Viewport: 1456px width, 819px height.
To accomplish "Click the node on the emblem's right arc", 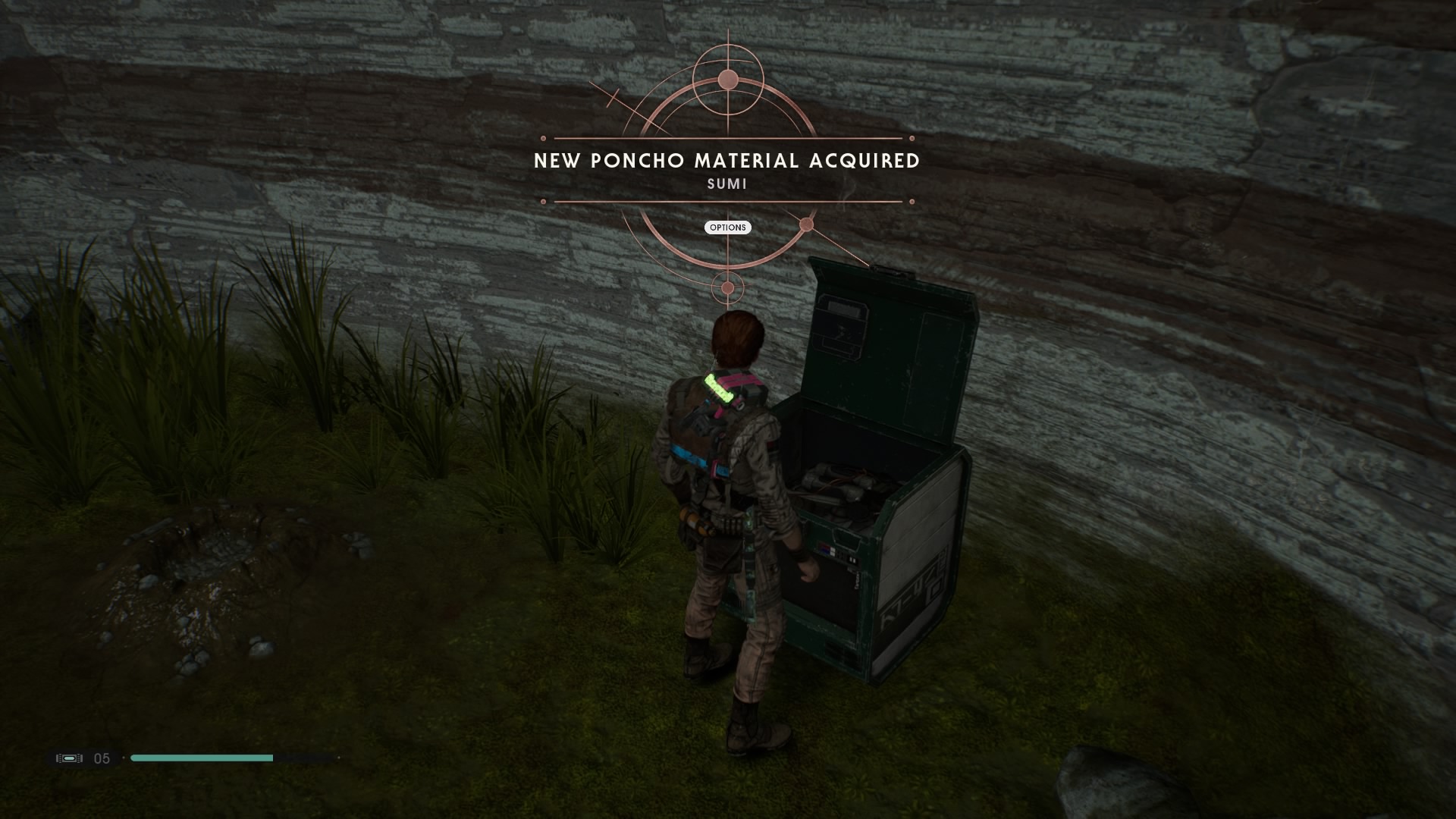I will 807,224.
